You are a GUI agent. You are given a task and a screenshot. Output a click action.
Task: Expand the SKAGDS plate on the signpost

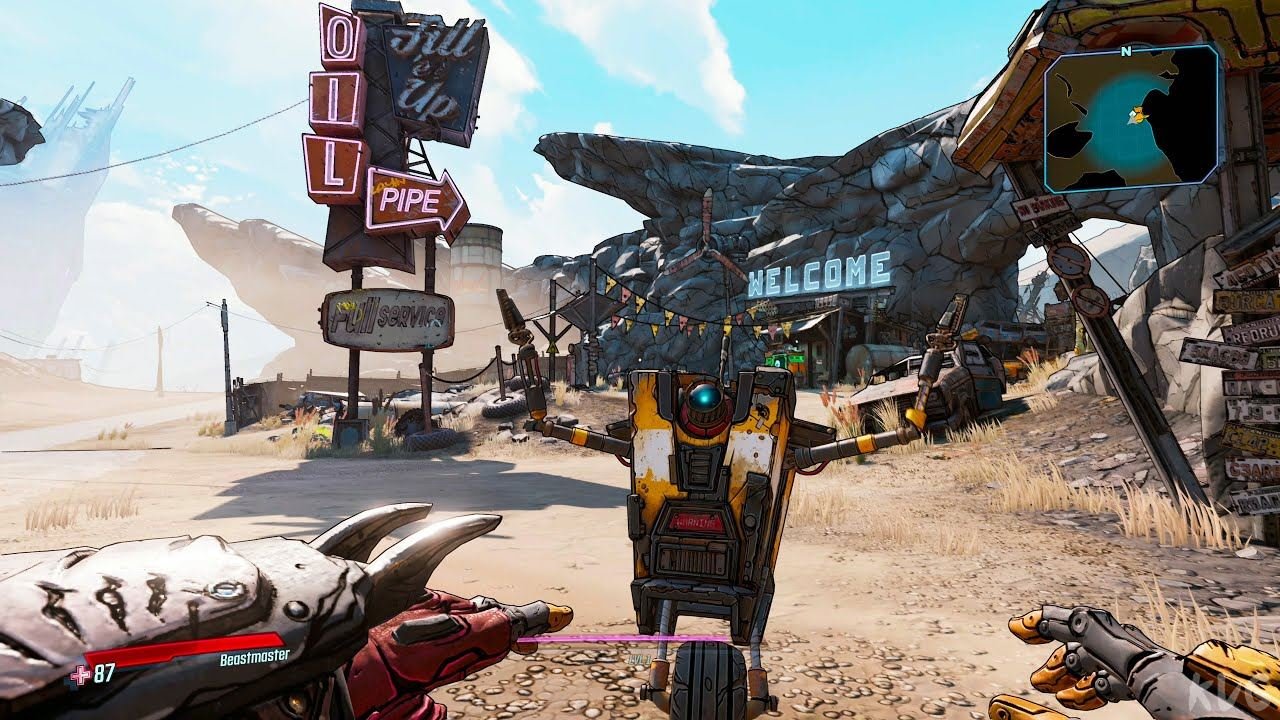click(x=1218, y=353)
